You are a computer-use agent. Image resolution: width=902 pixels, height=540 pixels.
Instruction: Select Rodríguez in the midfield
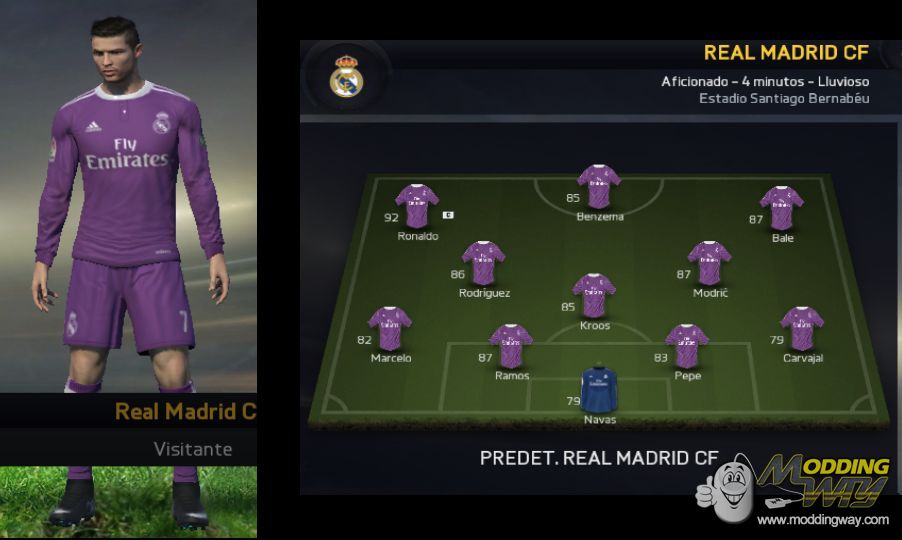click(483, 262)
